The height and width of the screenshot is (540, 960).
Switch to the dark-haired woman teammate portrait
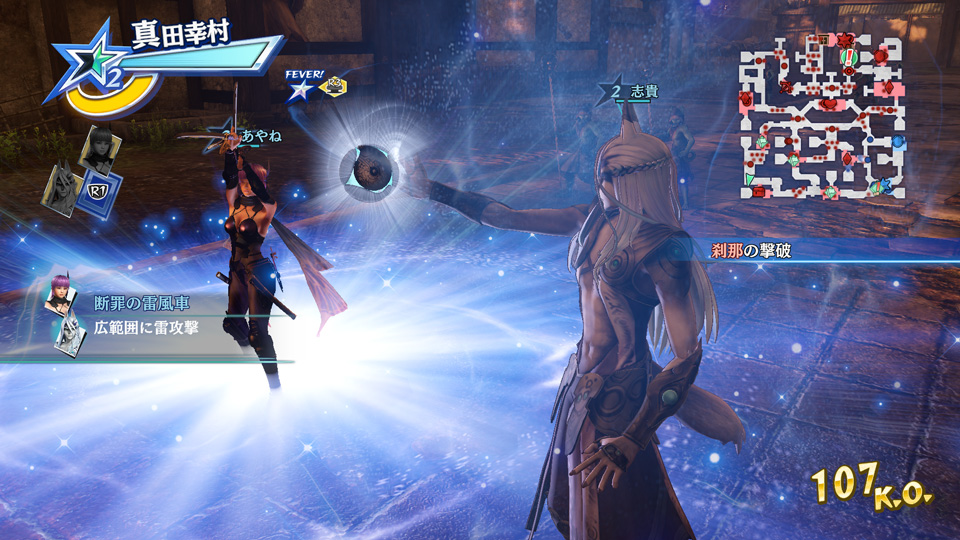coord(102,150)
